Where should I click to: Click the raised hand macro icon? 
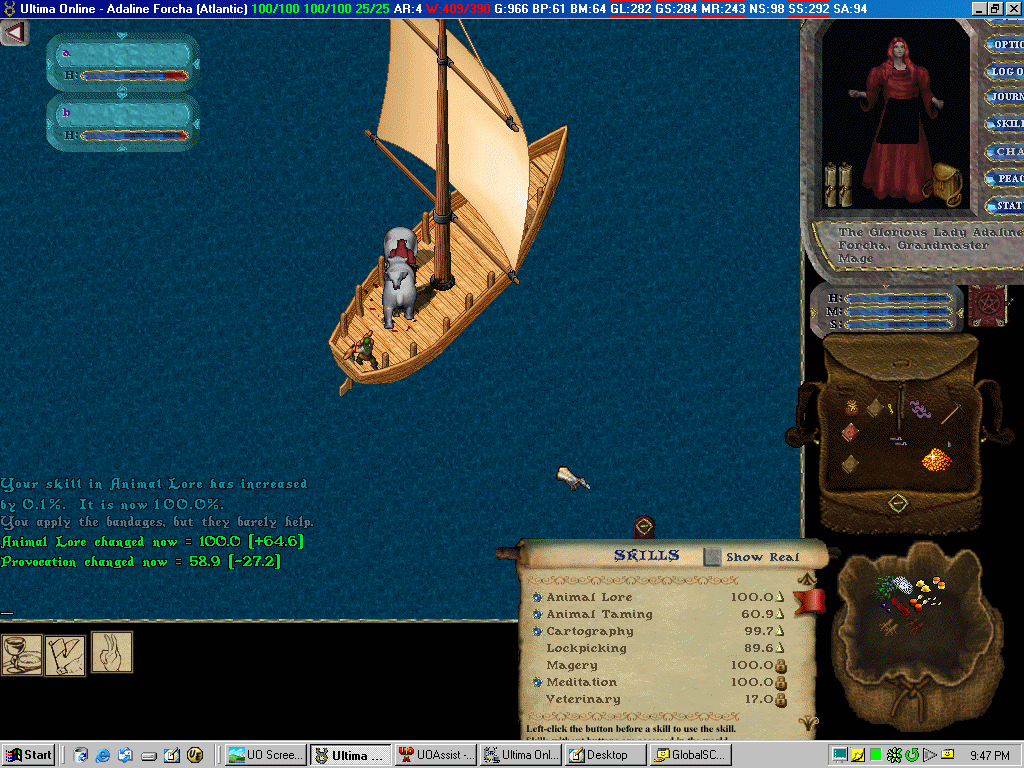[x=112, y=652]
